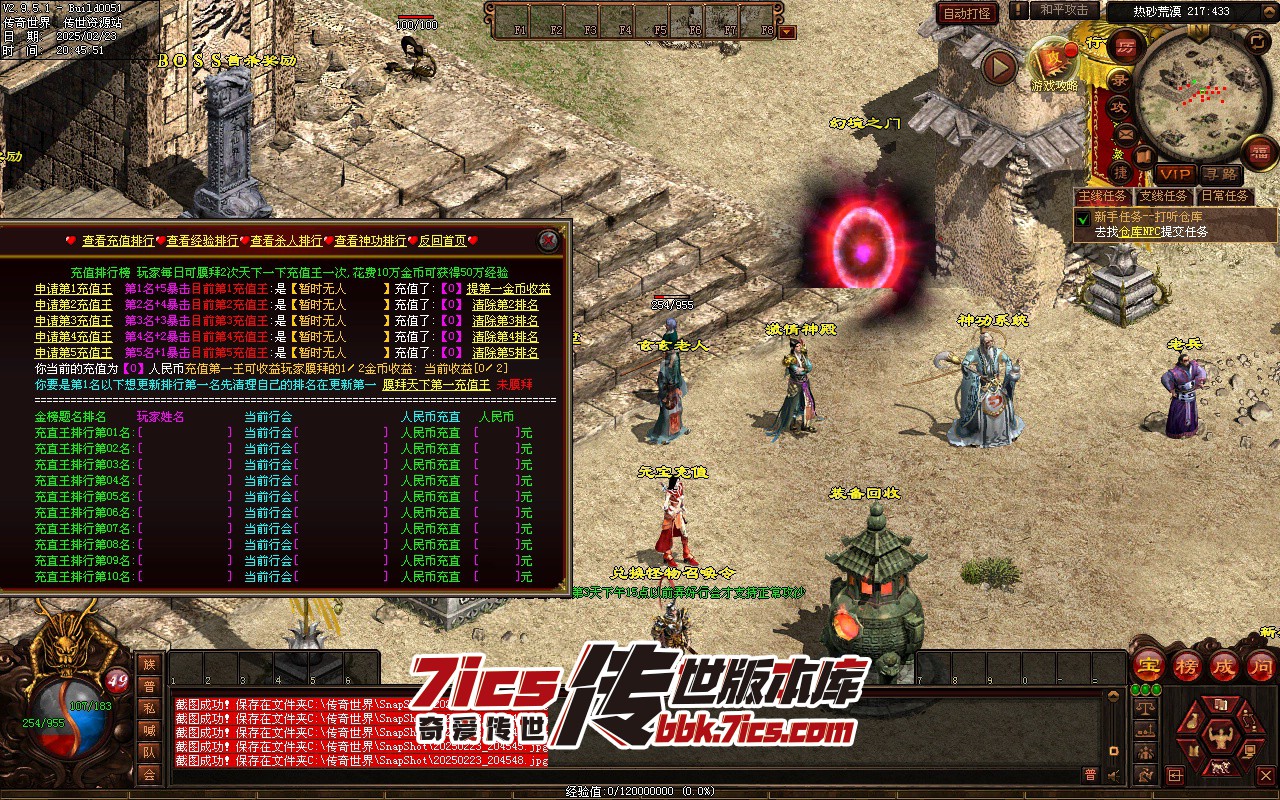Toggle auto-fight (自动打怪) button
This screenshot has height=800, width=1280.
(967, 14)
